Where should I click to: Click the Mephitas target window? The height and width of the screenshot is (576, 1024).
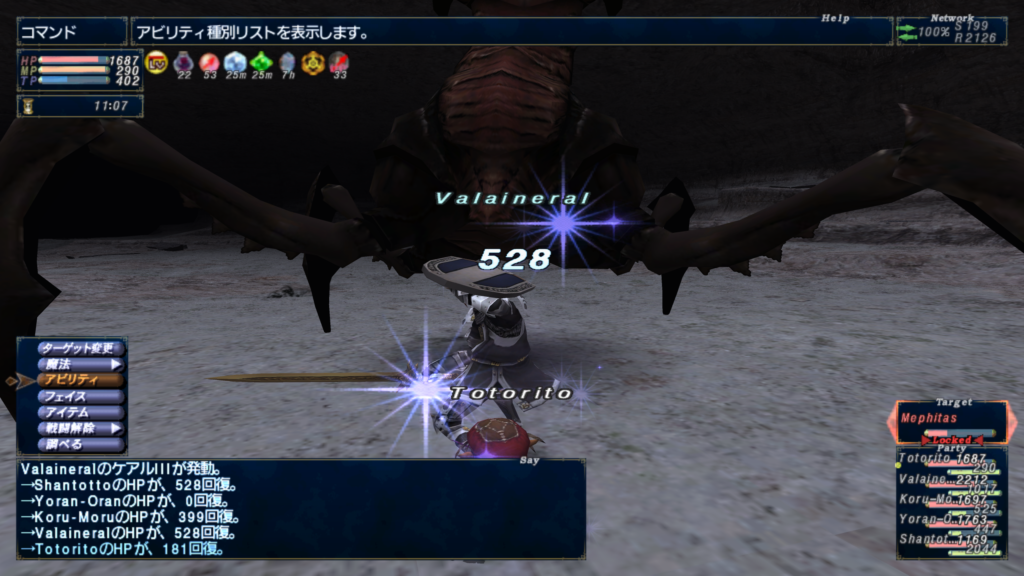(x=951, y=421)
